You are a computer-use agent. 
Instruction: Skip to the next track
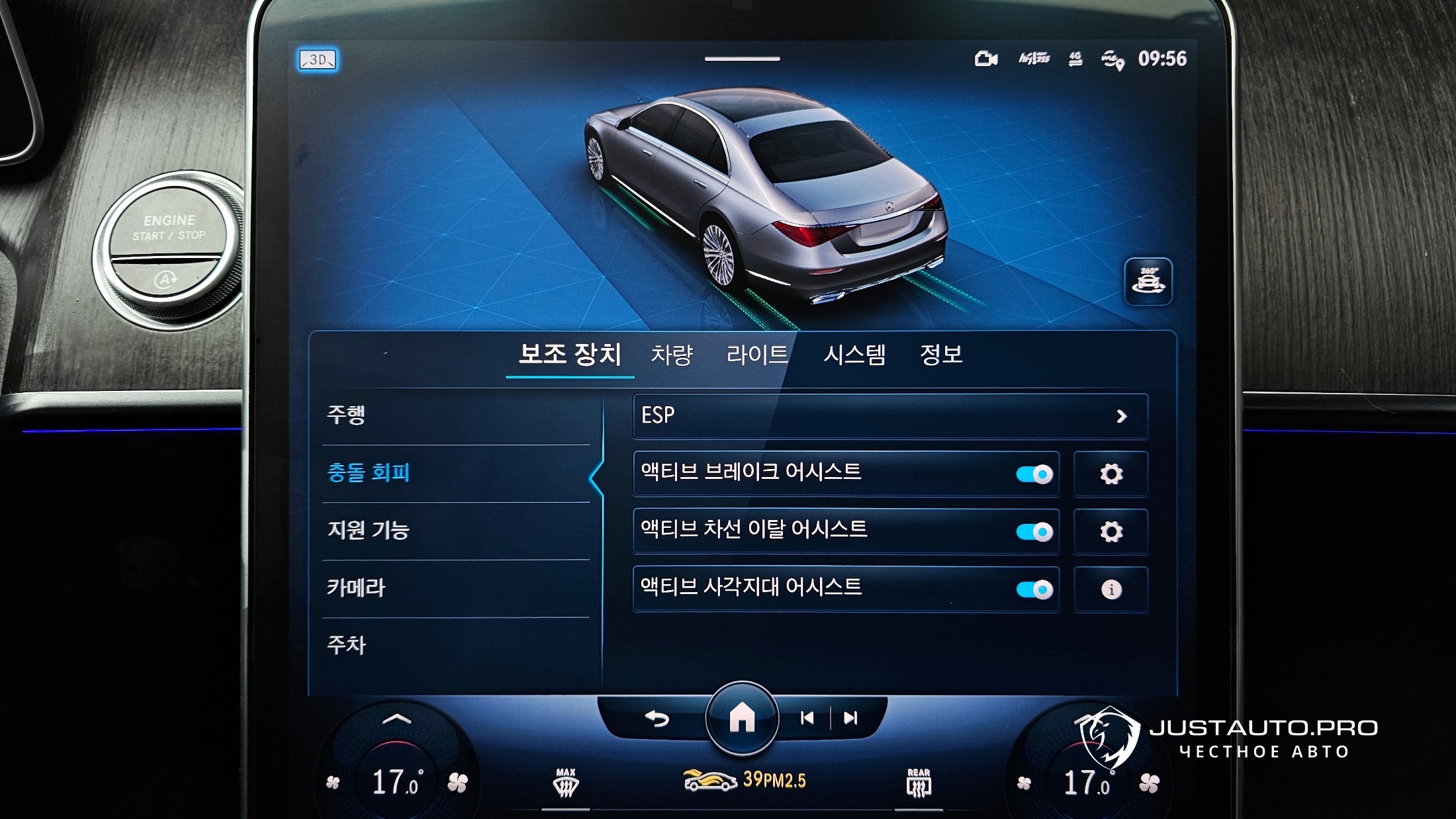tap(851, 718)
